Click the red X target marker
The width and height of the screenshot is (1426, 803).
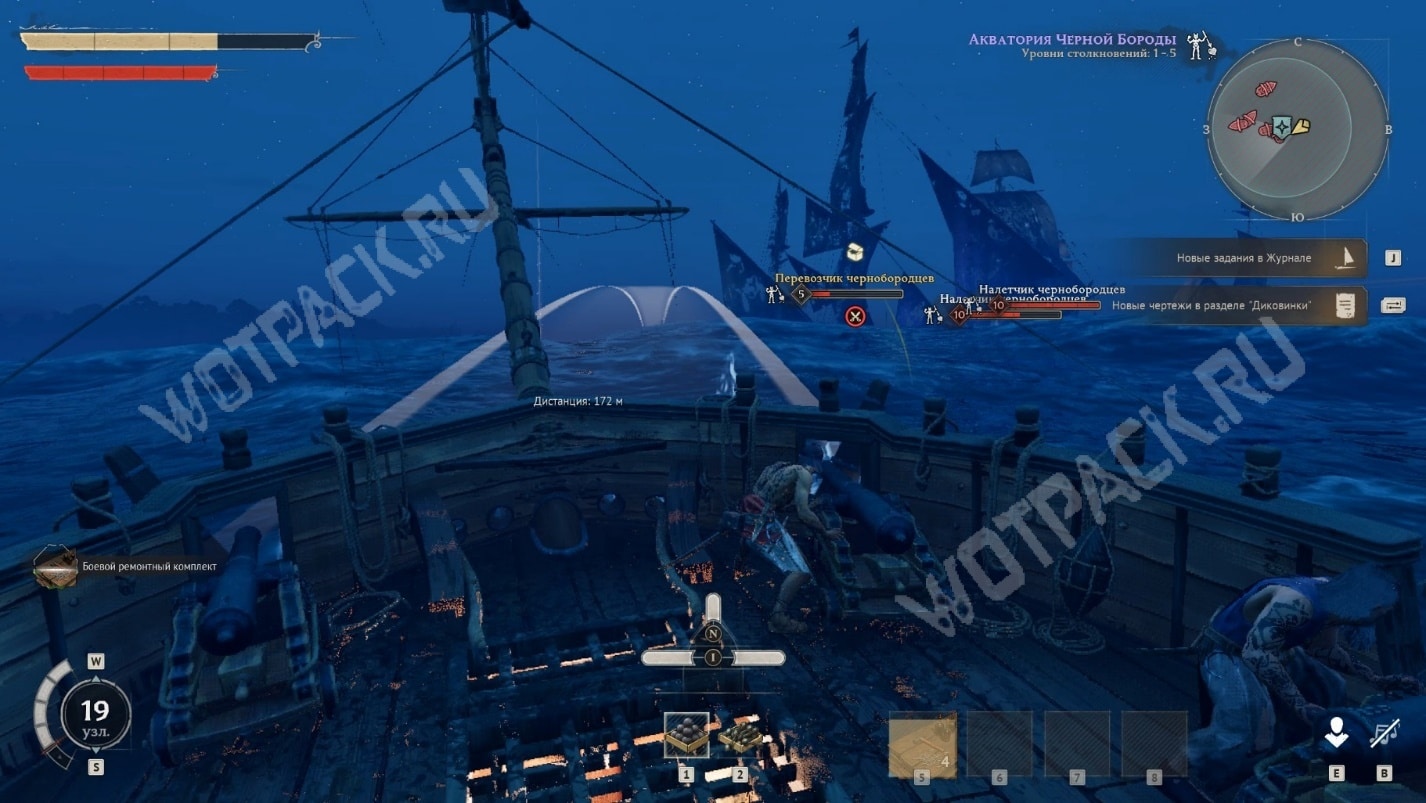pos(855,317)
